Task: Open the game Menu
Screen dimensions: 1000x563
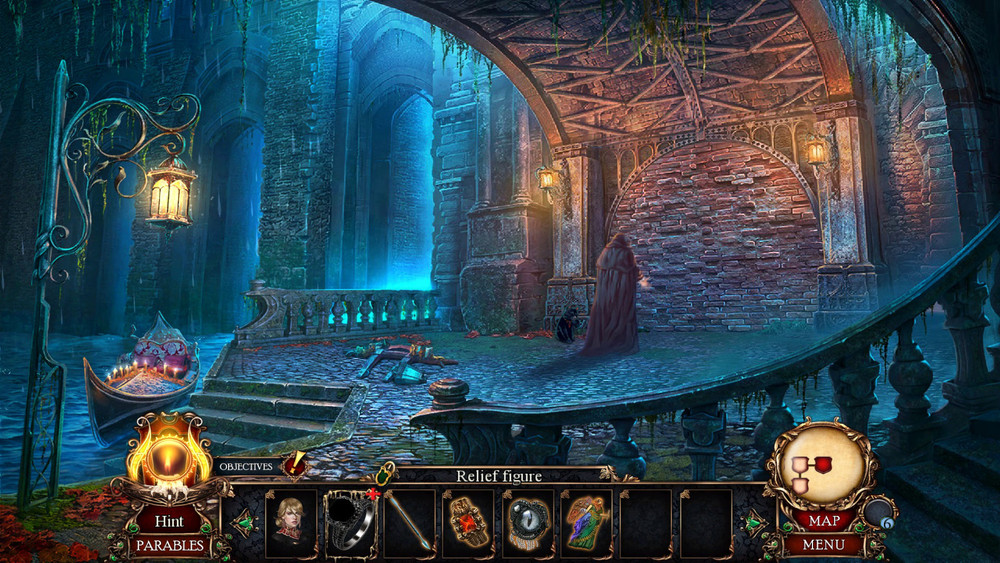Action: [822, 545]
